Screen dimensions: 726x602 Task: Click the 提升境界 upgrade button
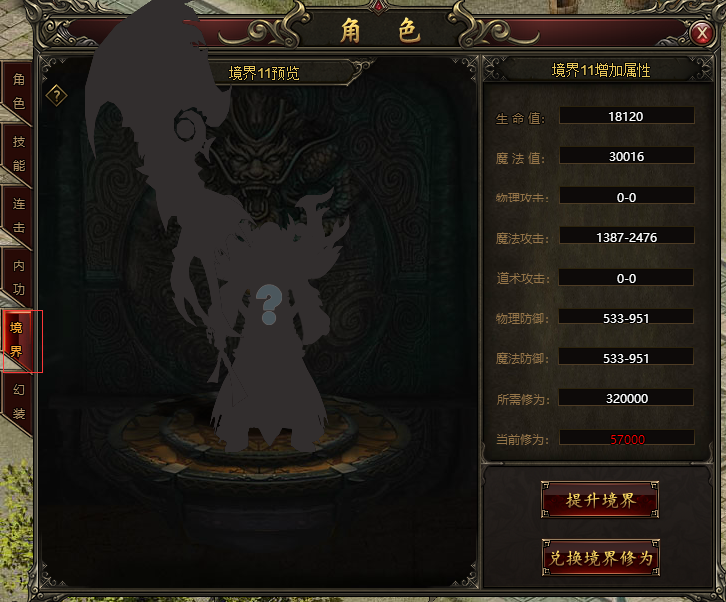(599, 500)
